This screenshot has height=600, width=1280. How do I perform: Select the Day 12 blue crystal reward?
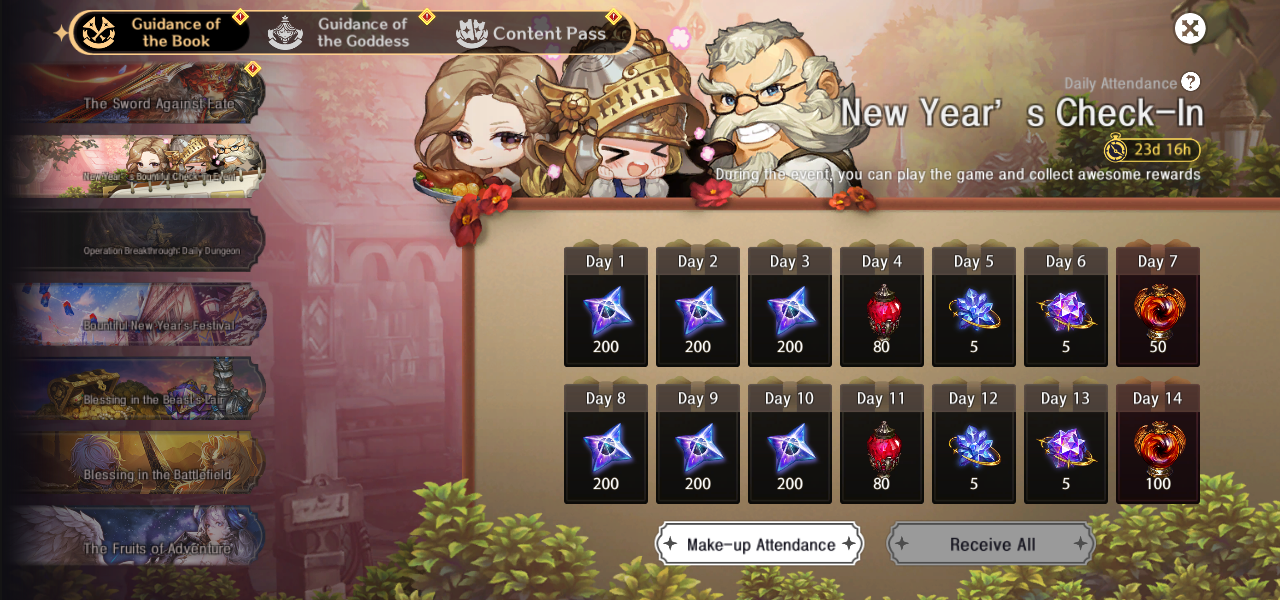coord(974,444)
